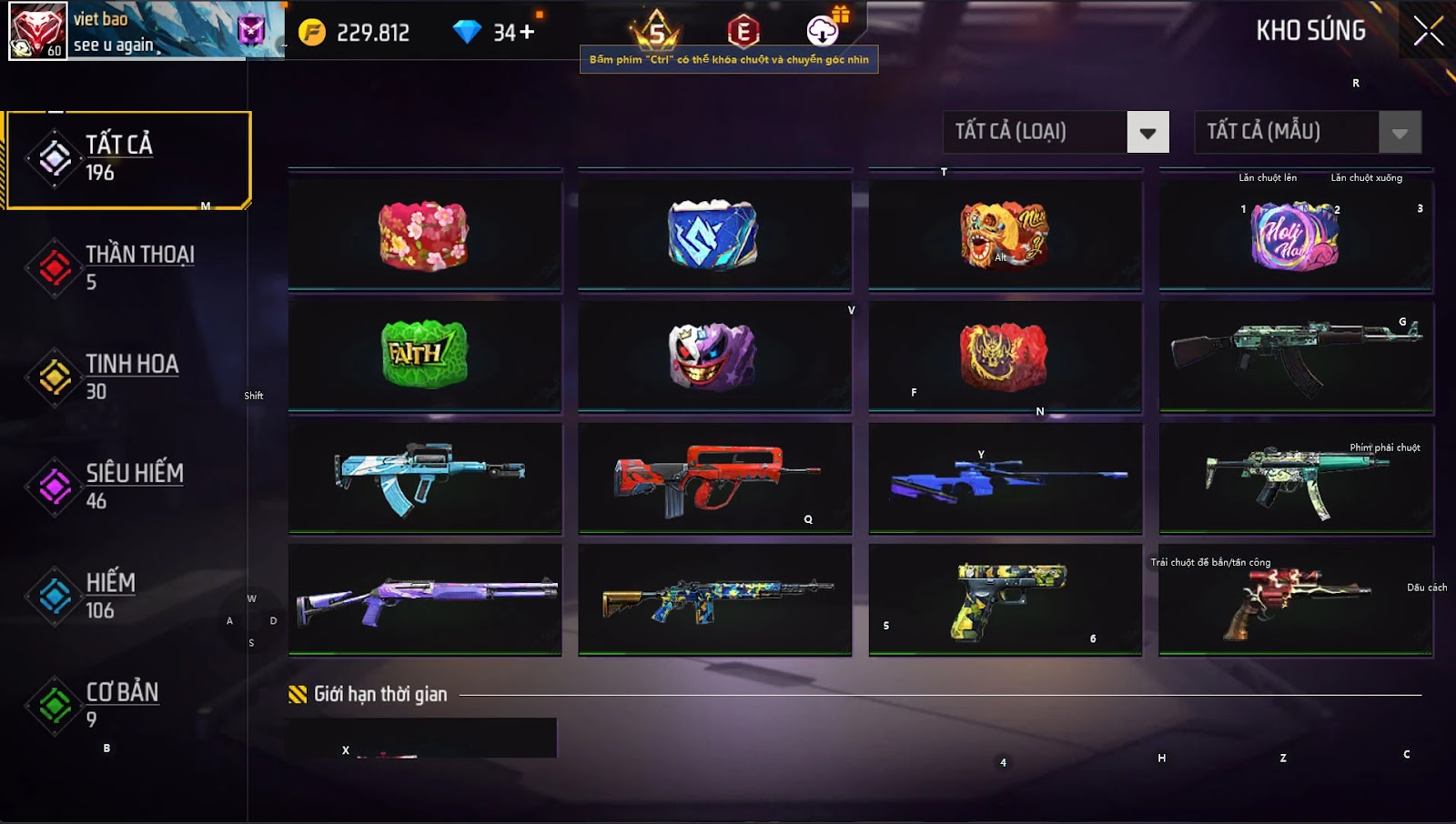Pick the red revolver skin

[1295, 598]
